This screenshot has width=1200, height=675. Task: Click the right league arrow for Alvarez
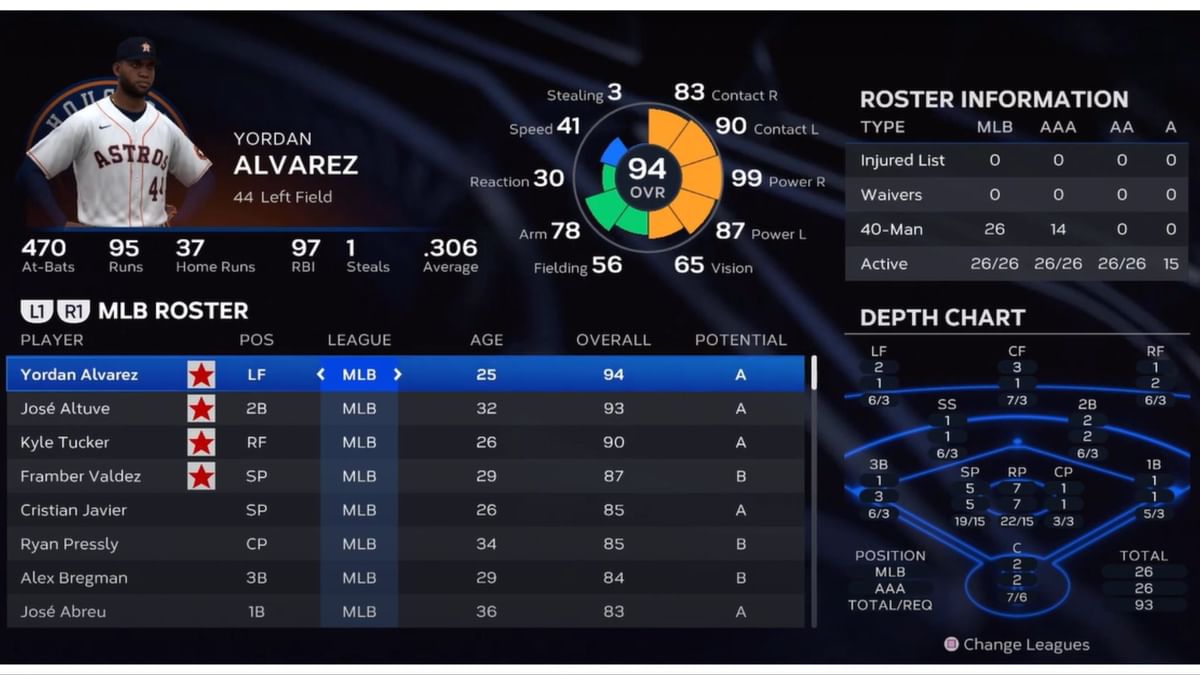pyautogui.click(x=397, y=374)
